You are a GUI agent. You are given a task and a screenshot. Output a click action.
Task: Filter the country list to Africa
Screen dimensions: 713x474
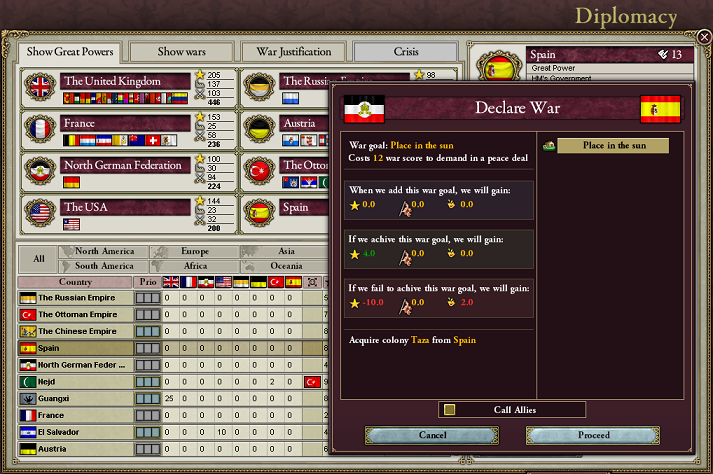pyautogui.click(x=194, y=266)
